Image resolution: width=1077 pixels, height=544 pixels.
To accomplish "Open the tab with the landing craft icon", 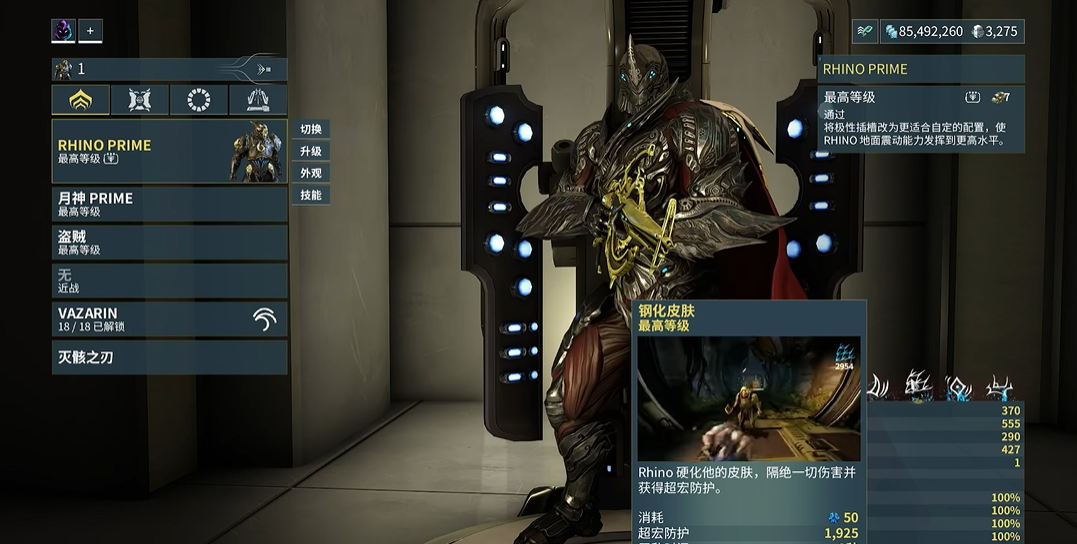I will 258,100.
